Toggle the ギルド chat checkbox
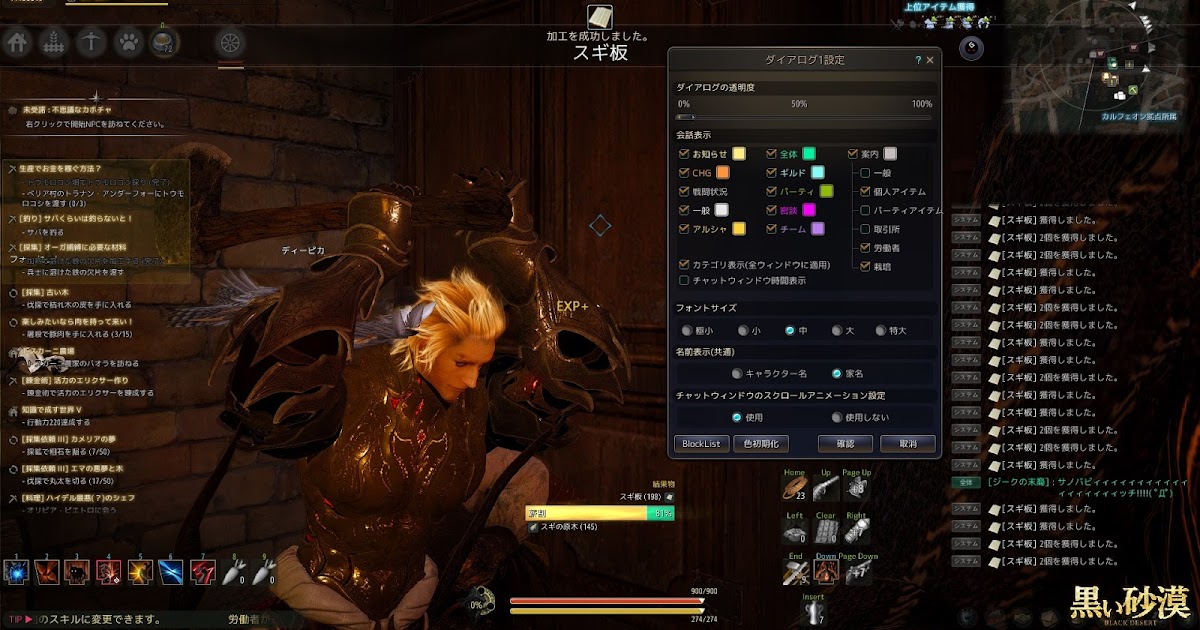The height and width of the screenshot is (630, 1200). [x=772, y=173]
